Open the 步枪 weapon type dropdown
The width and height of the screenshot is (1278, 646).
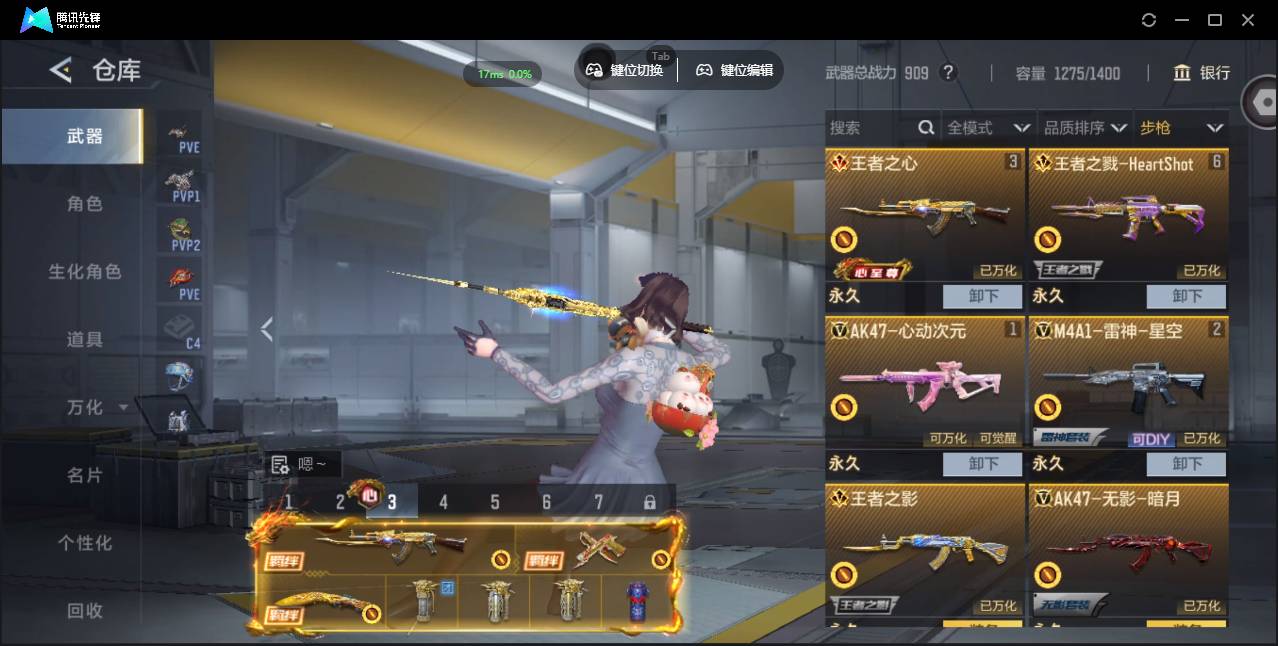click(1181, 128)
